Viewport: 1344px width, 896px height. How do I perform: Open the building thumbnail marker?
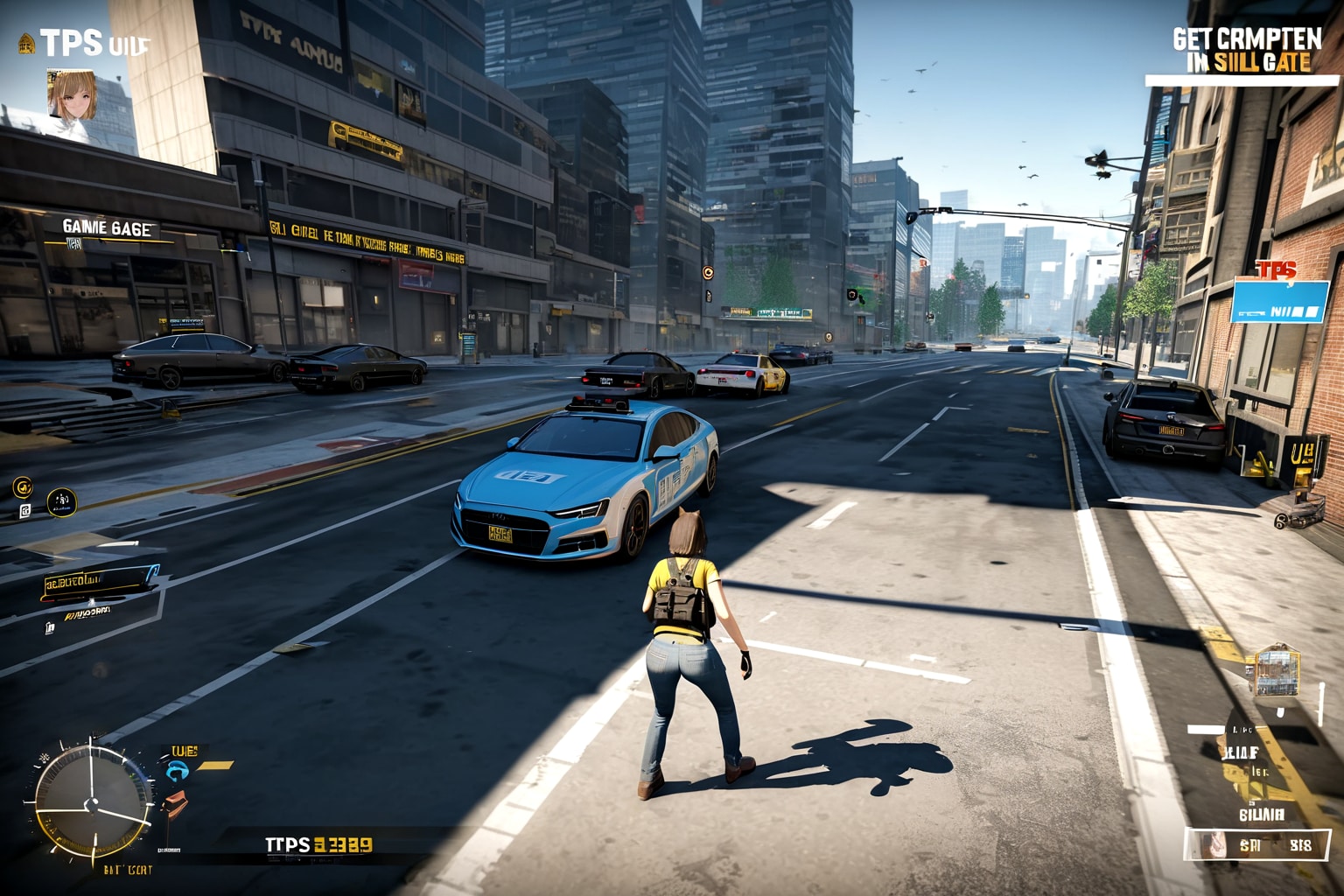pyautogui.click(x=1277, y=671)
